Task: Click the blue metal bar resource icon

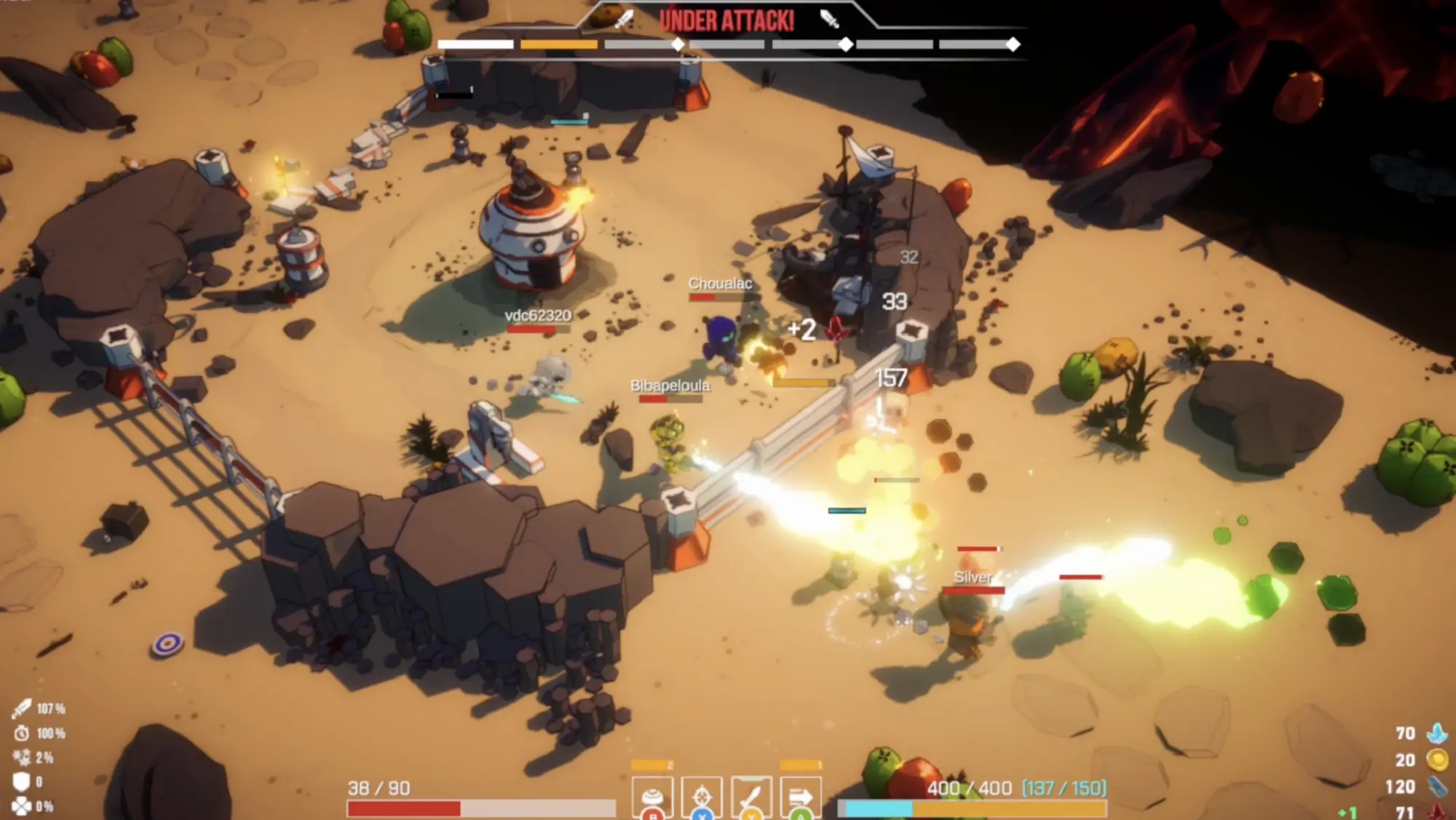Action: point(1438,787)
